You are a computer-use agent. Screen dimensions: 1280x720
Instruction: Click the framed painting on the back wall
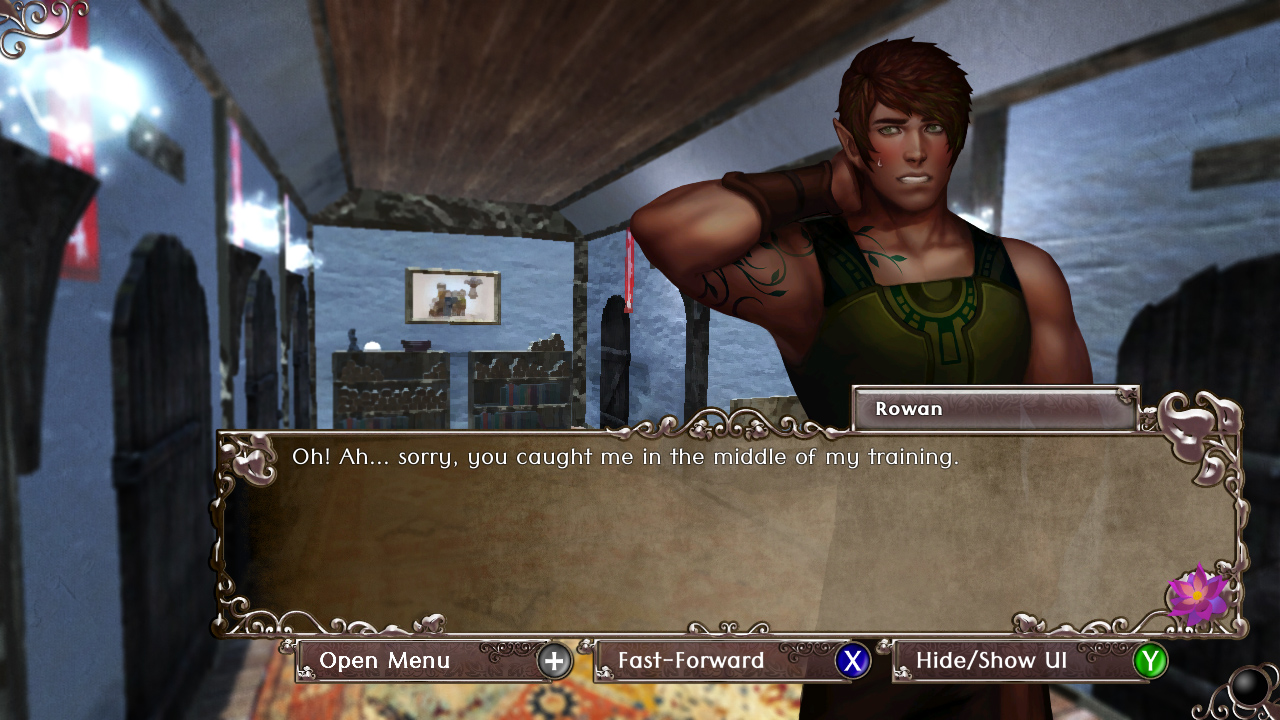(453, 295)
